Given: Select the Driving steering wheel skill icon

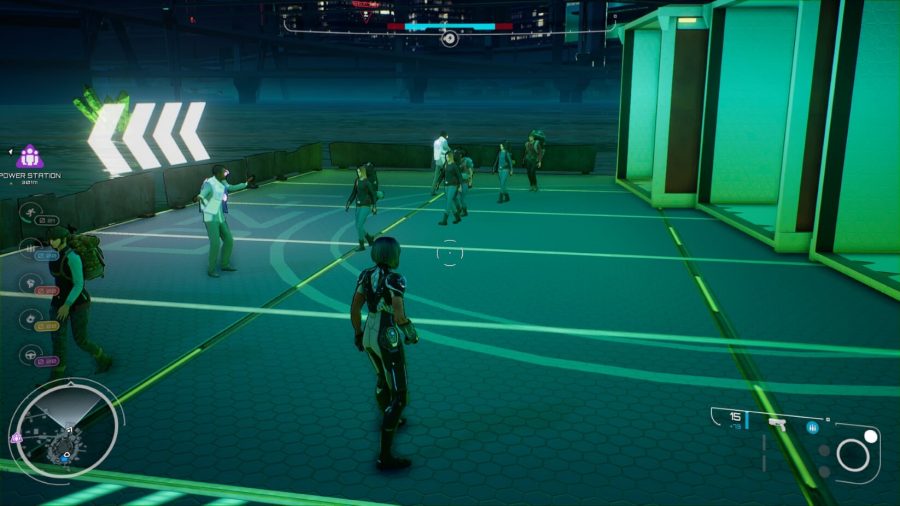Looking at the screenshot, I should tap(32, 354).
